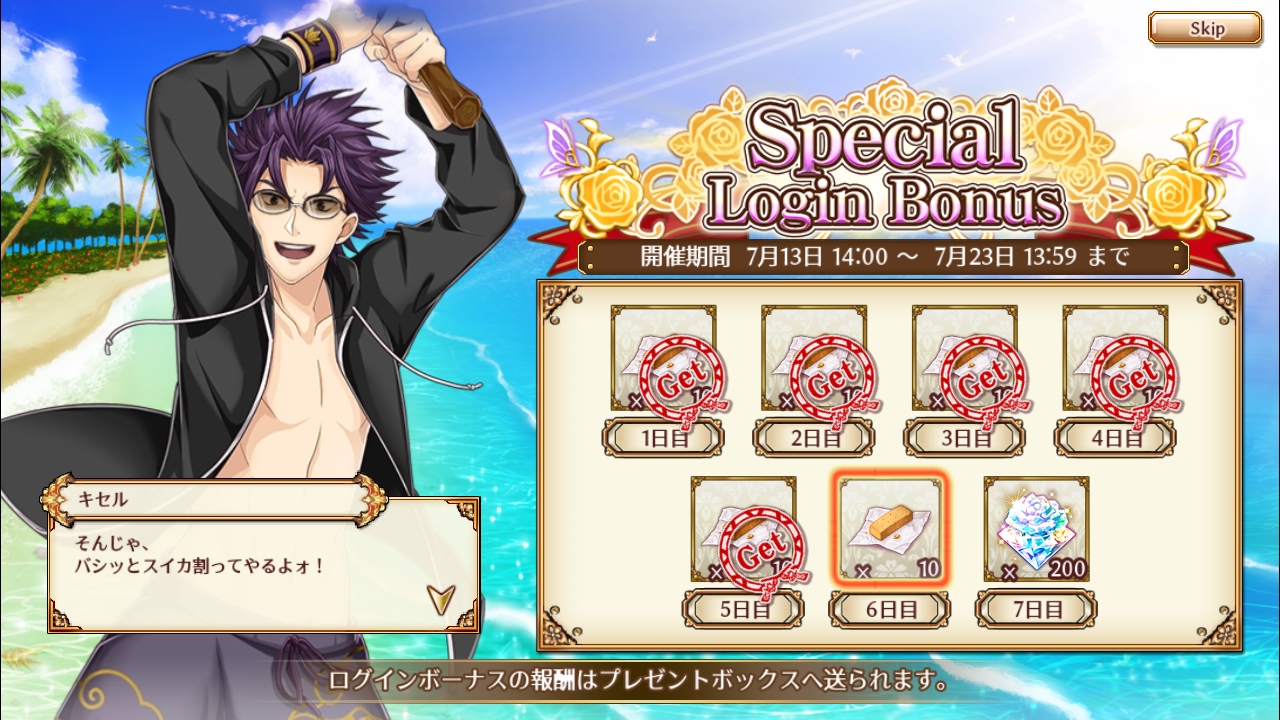Select the highlighted day 6 reward
The width and height of the screenshot is (1280, 720).
click(890, 530)
